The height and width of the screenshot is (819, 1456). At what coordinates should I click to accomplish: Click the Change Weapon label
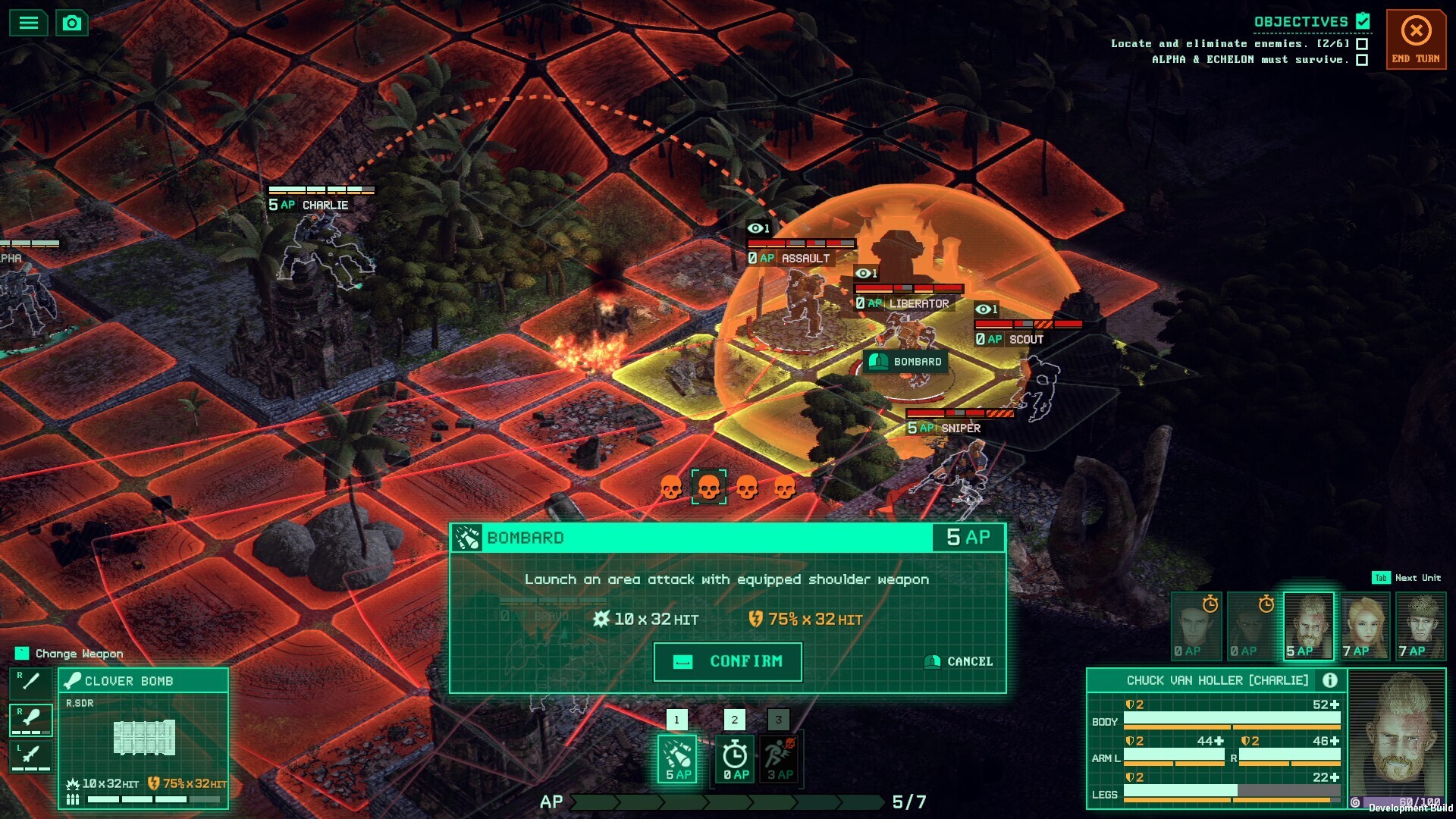pyautogui.click(x=79, y=654)
